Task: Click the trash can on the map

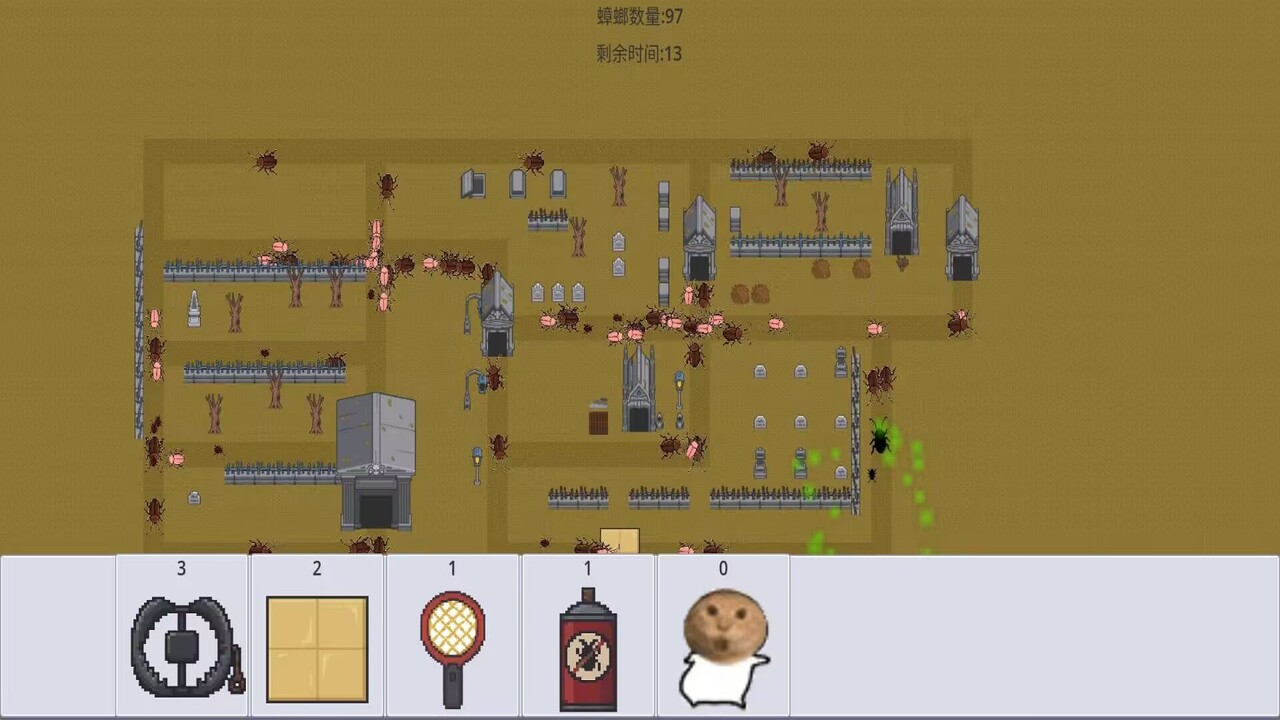Action: click(x=597, y=420)
